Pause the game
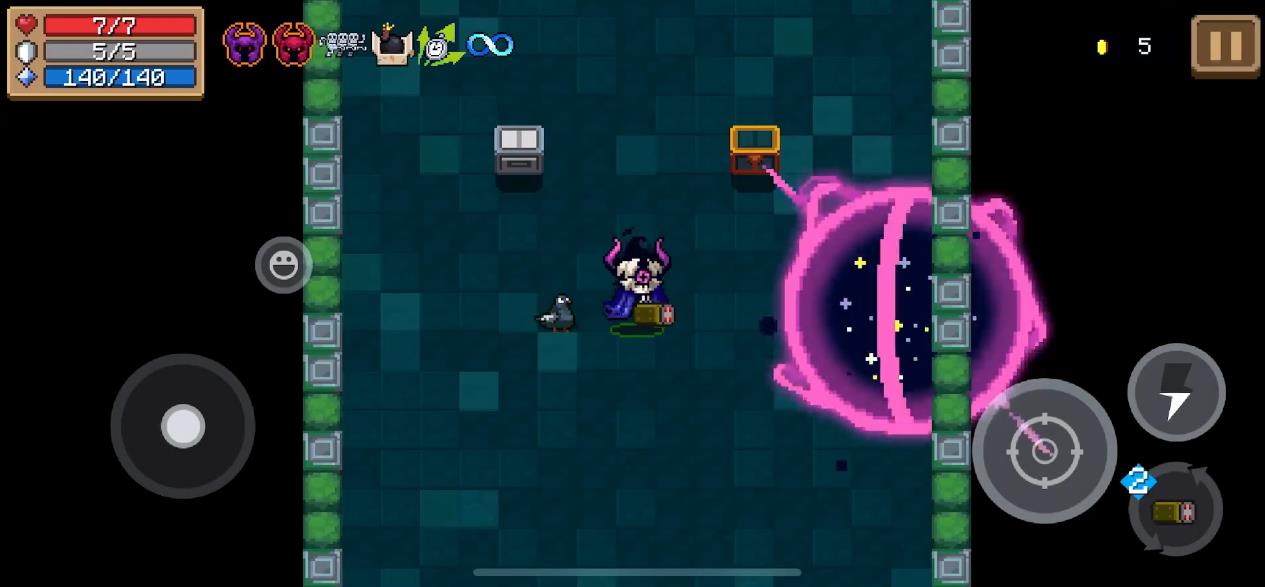This screenshot has width=1265, height=587. 1225,45
